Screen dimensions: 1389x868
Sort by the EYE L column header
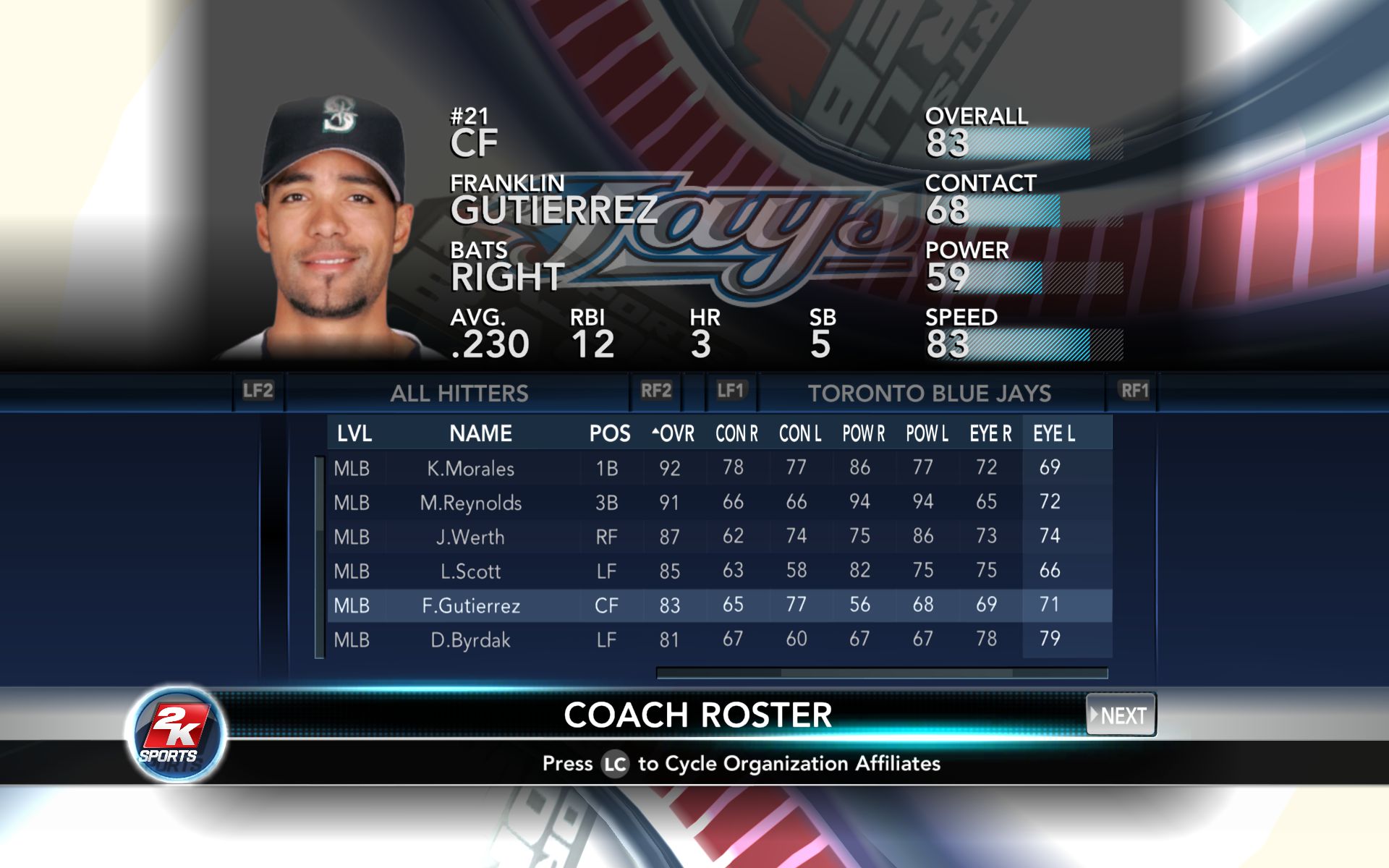1054,433
